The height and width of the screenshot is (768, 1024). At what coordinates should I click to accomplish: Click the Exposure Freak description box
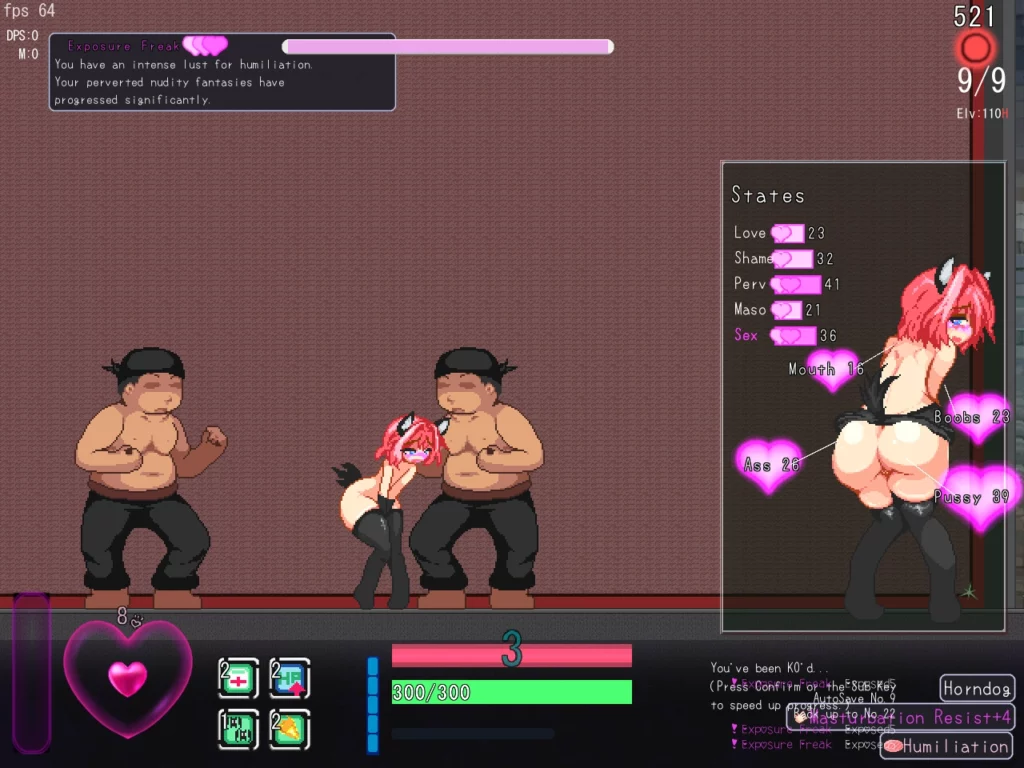(222, 73)
